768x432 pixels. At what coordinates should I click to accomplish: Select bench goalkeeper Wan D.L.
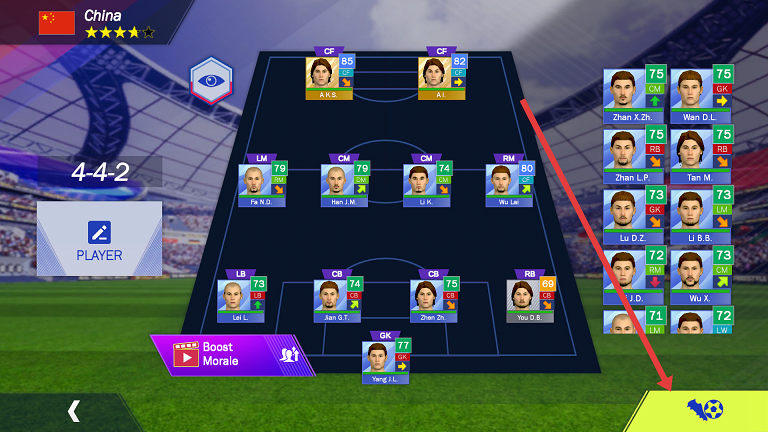701,95
